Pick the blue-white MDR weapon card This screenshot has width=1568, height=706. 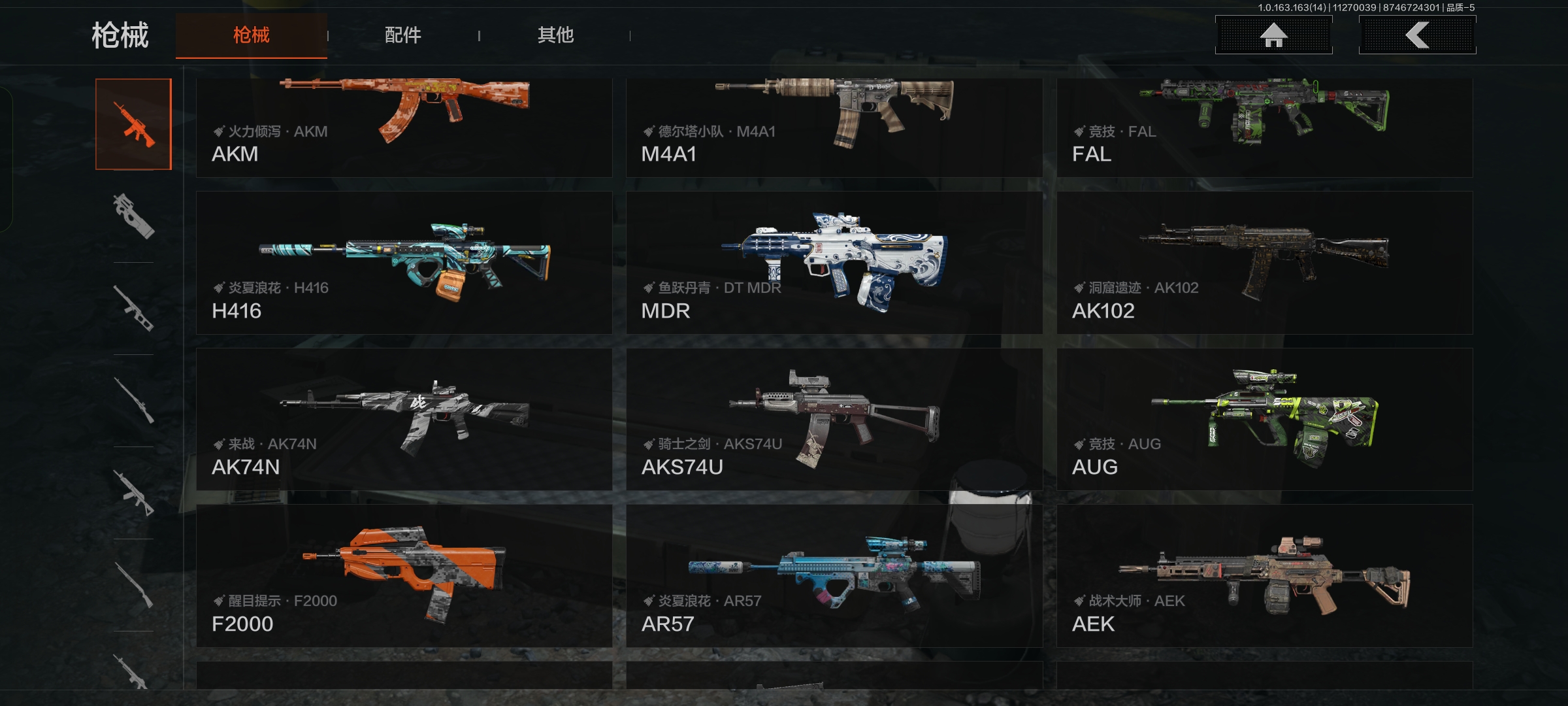tap(834, 263)
